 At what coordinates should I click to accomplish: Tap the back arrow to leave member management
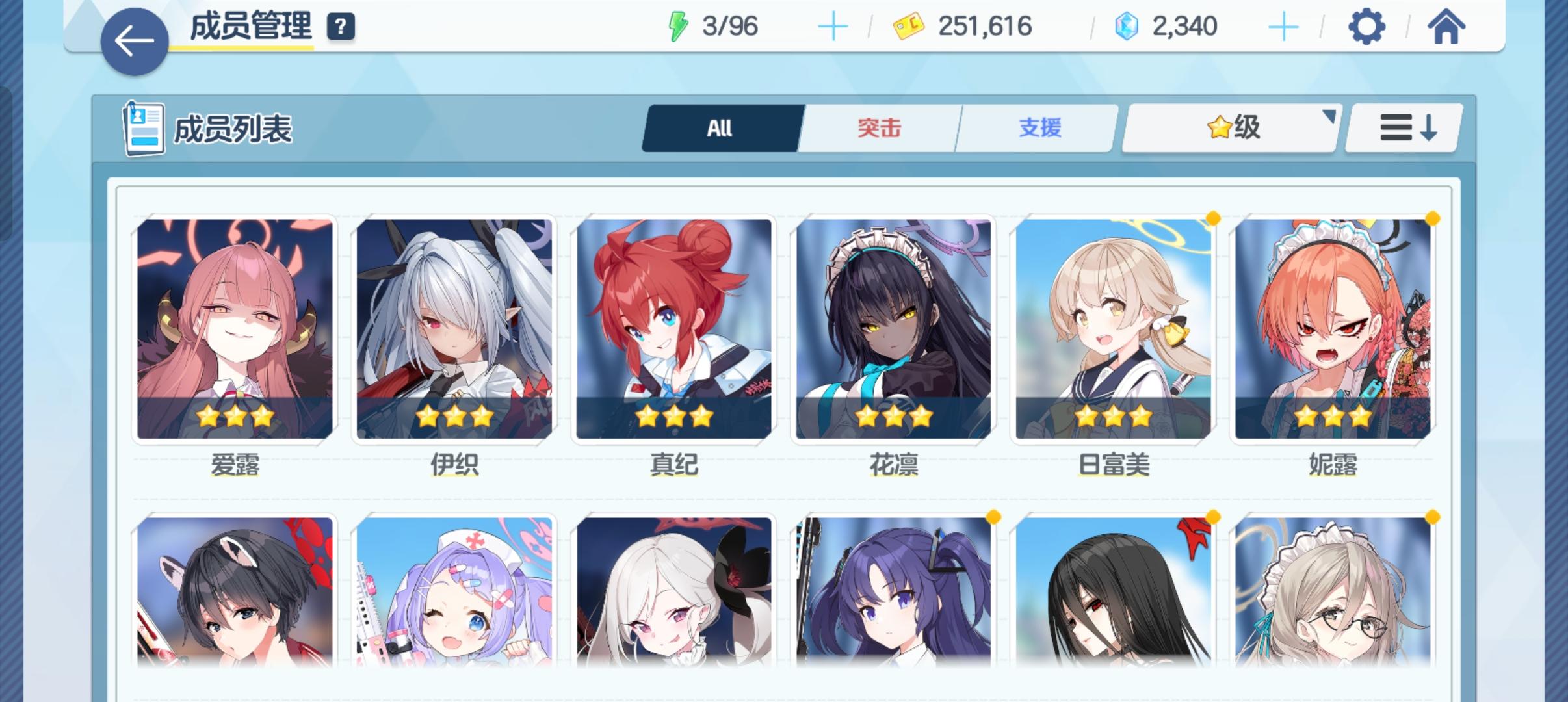(133, 40)
